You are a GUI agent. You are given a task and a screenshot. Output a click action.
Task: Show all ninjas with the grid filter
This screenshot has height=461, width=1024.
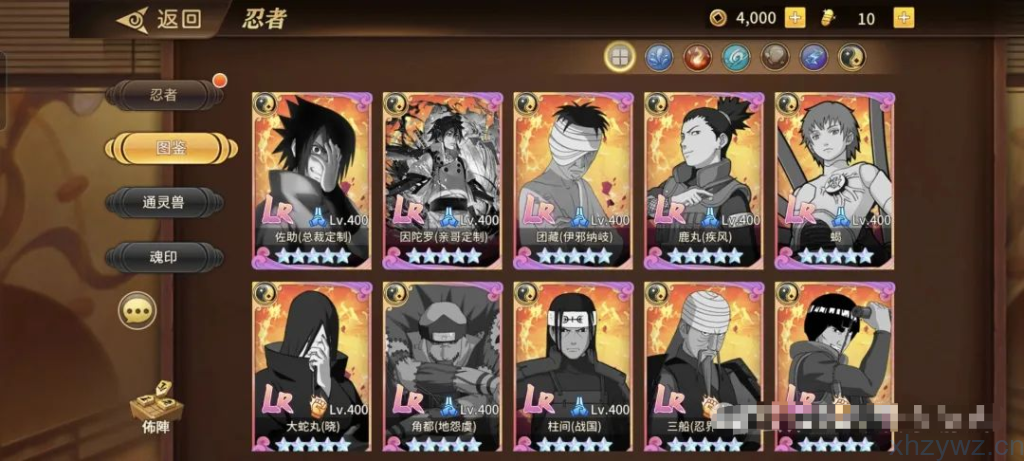620,57
